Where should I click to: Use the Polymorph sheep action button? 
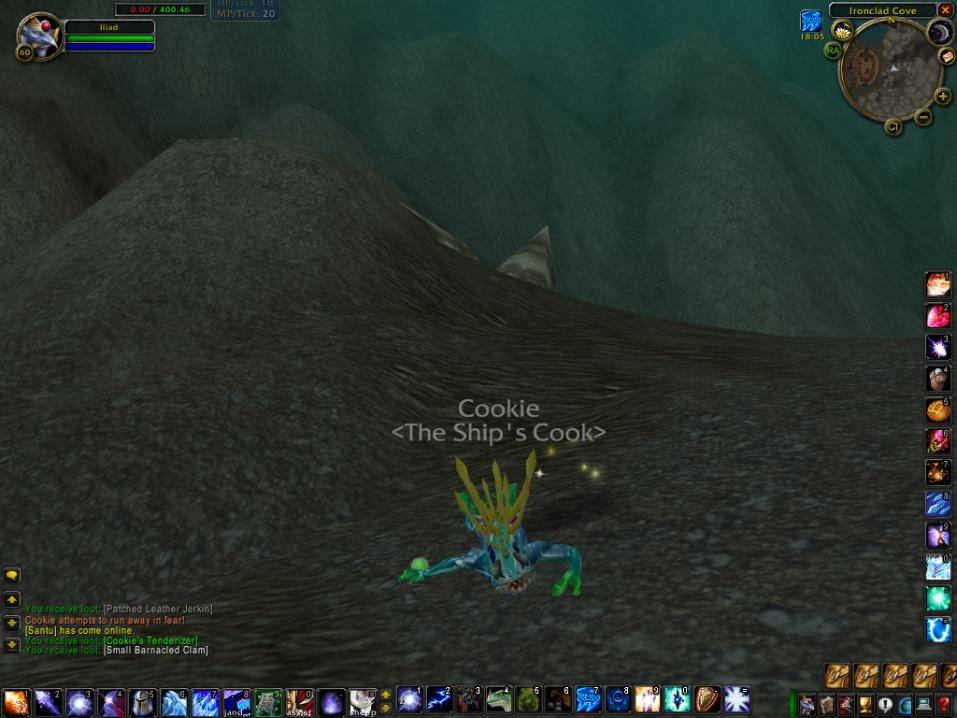(x=363, y=701)
